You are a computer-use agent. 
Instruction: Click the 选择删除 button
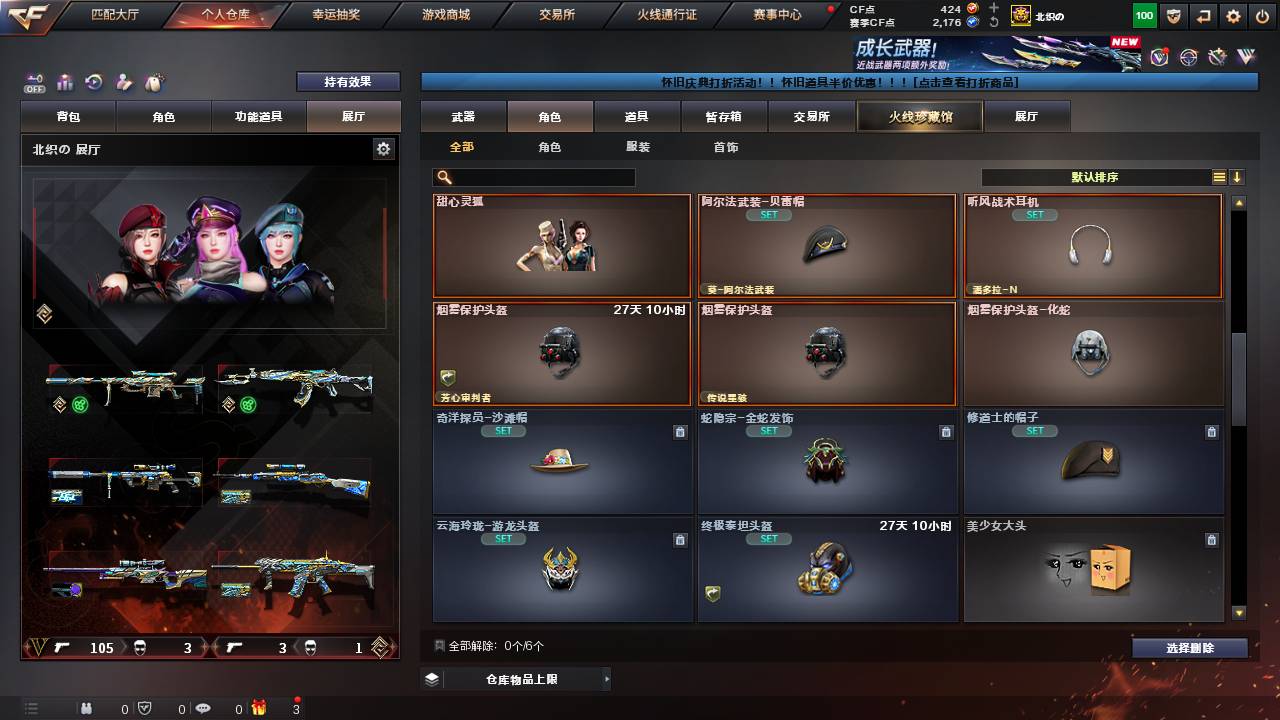pyautogui.click(x=1190, y=648)
